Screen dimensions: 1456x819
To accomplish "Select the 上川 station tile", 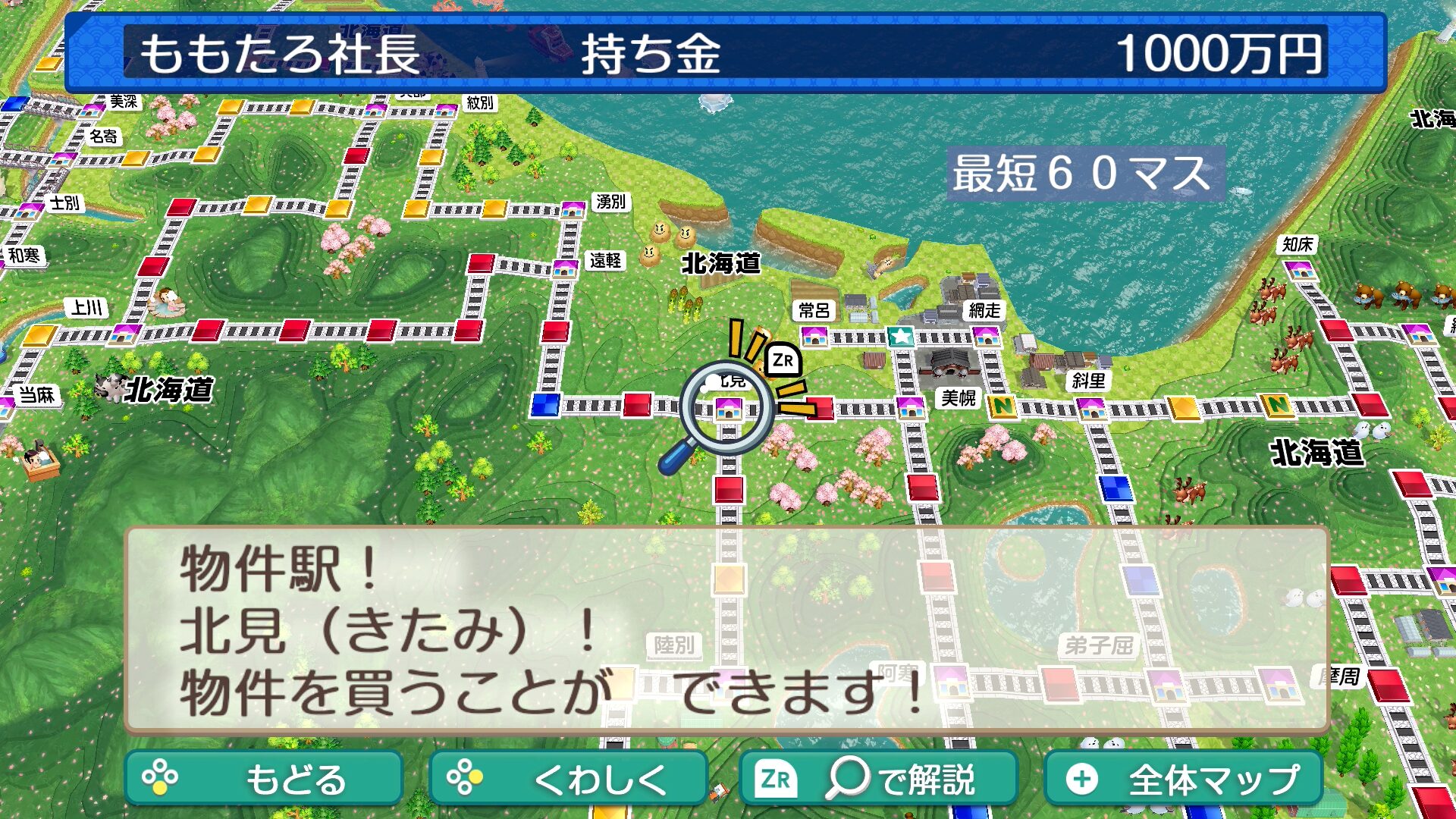I will coord(124,333).
